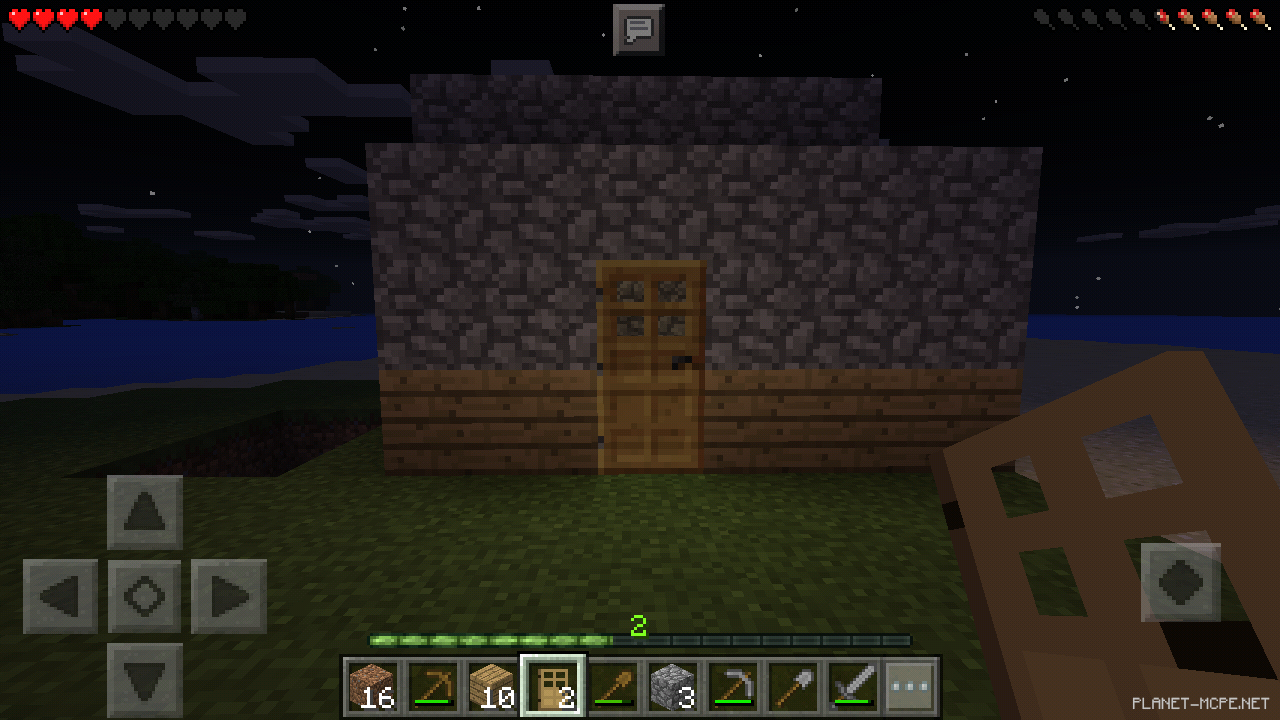Select the oak door item in the hotbar
The width and height of the screenshot is (1280, 720).
coord(551,684)
